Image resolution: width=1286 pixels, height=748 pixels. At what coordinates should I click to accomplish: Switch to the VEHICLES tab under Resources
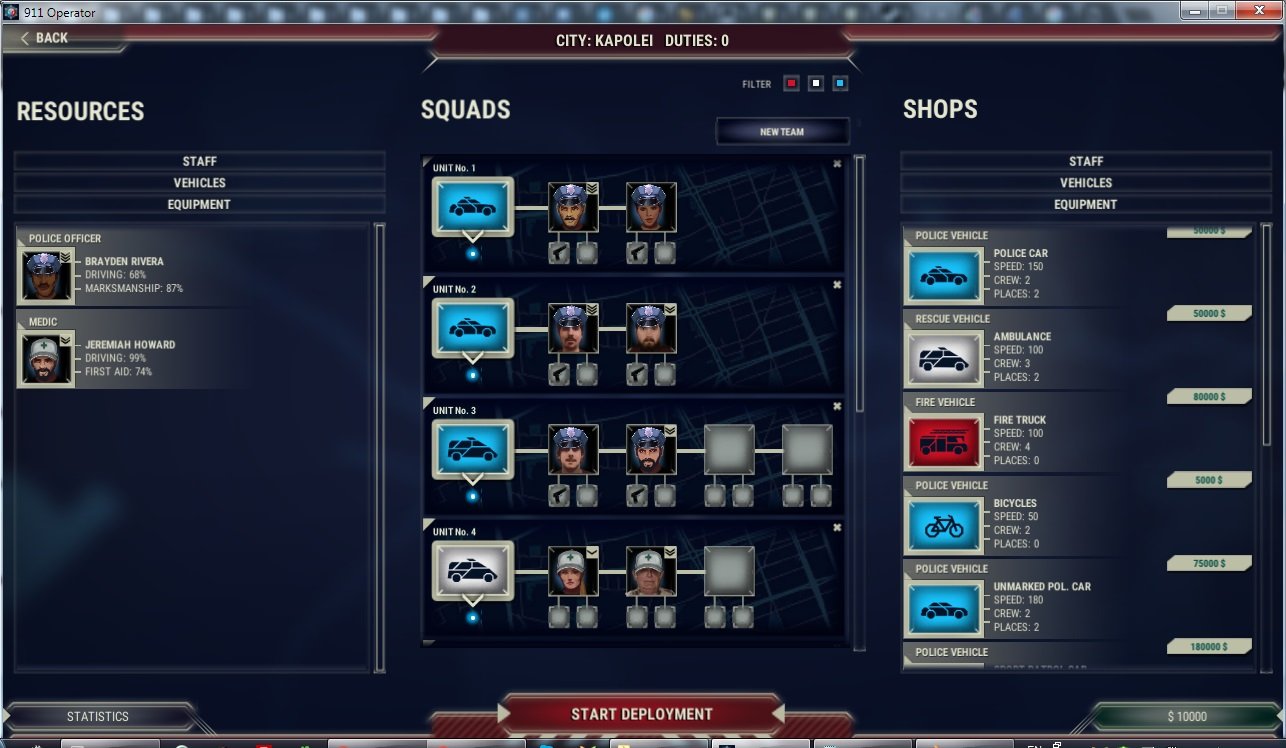click(x=199, y=182)
